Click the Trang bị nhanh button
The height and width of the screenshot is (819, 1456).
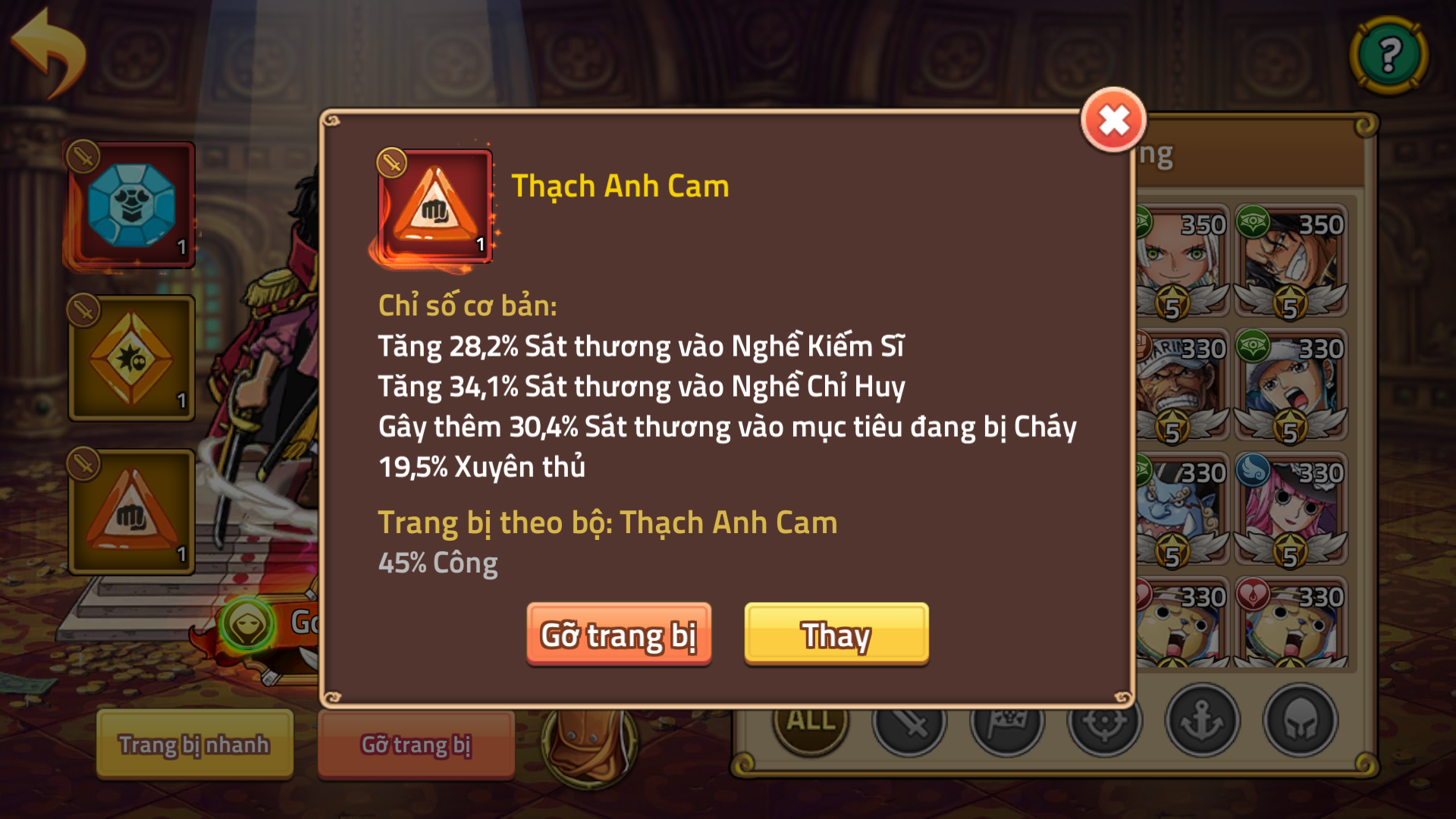pyautogui.click(x=193, y=745)
